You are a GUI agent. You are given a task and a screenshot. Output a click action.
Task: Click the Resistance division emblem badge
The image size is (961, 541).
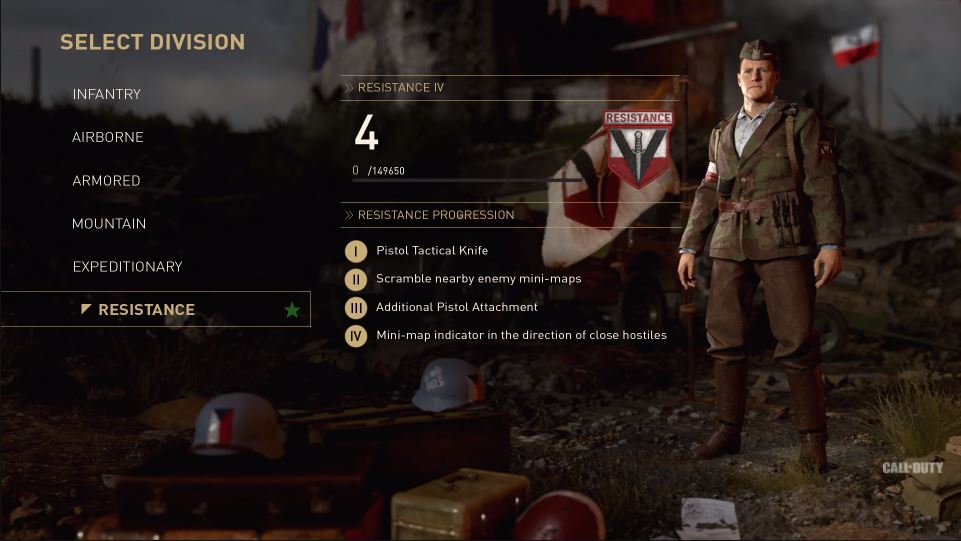[x=637, y=148]
